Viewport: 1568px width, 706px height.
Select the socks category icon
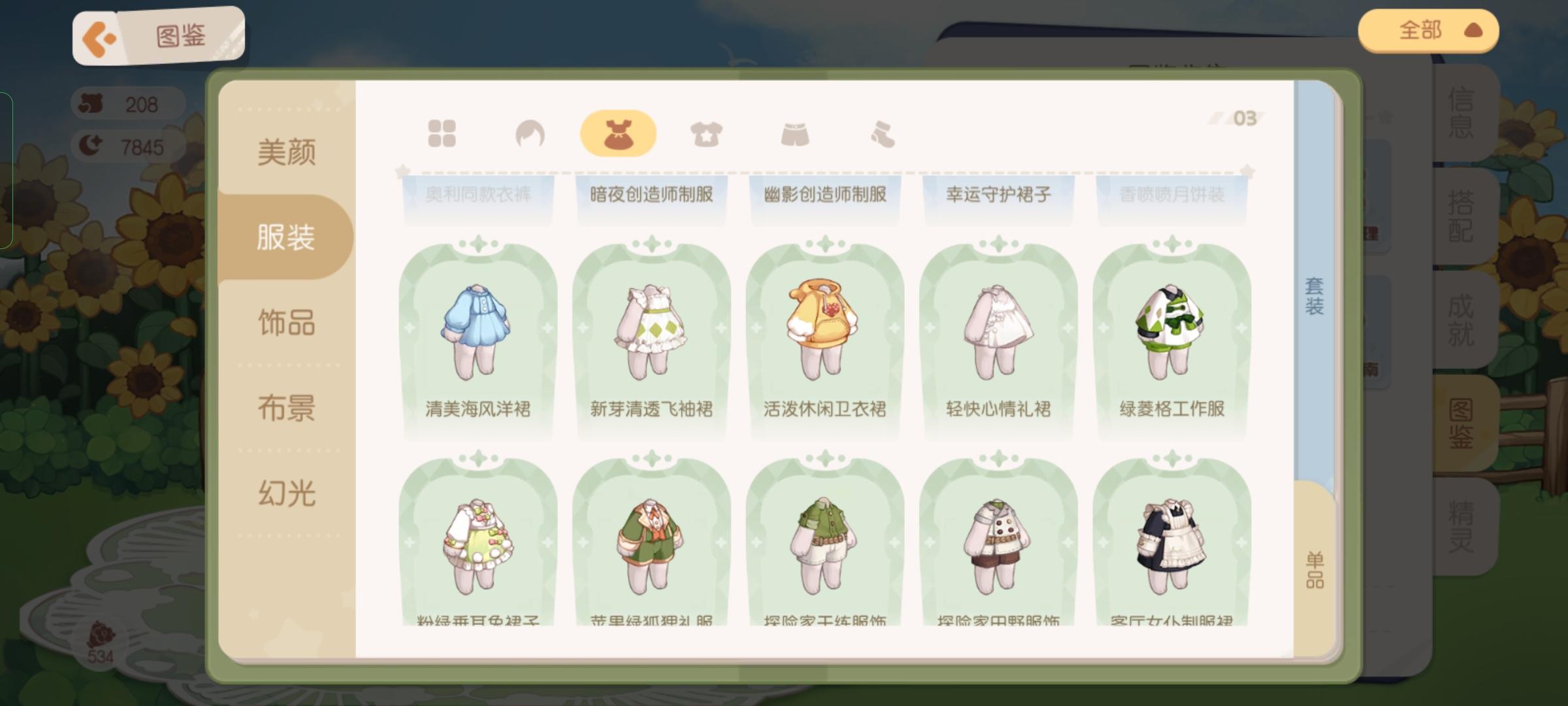pos(881,132)
